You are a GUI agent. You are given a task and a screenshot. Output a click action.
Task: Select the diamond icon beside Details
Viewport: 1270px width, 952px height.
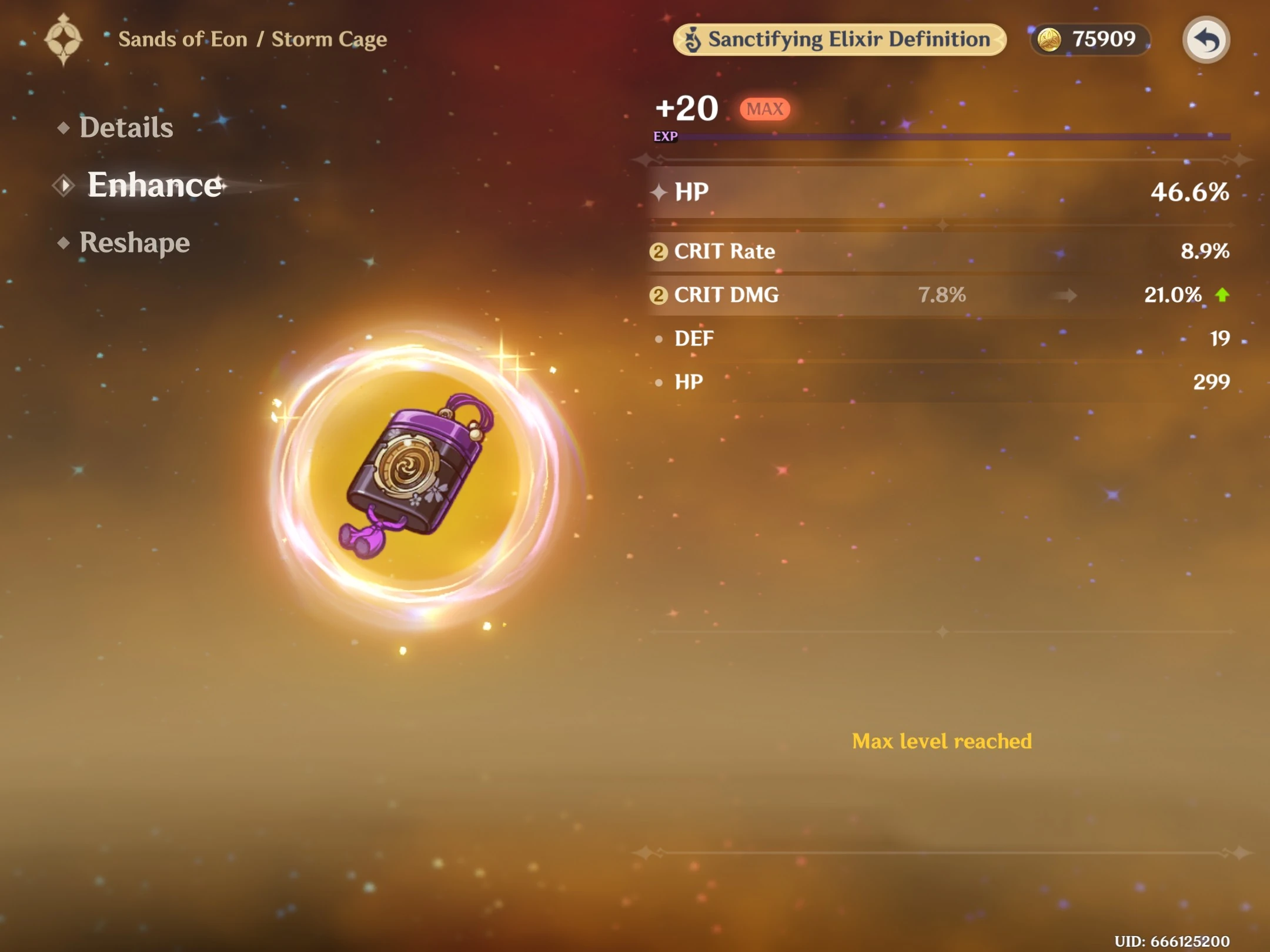[x=65, y=127]
